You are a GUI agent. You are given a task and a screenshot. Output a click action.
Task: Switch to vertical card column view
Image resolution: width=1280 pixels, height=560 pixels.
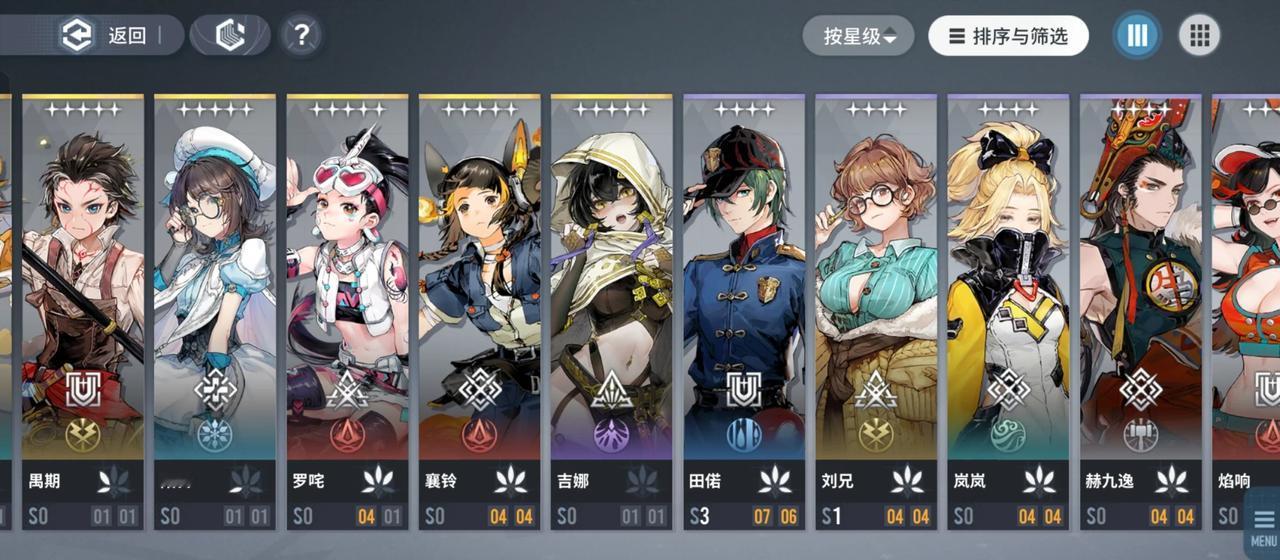tap(1137, 36)
